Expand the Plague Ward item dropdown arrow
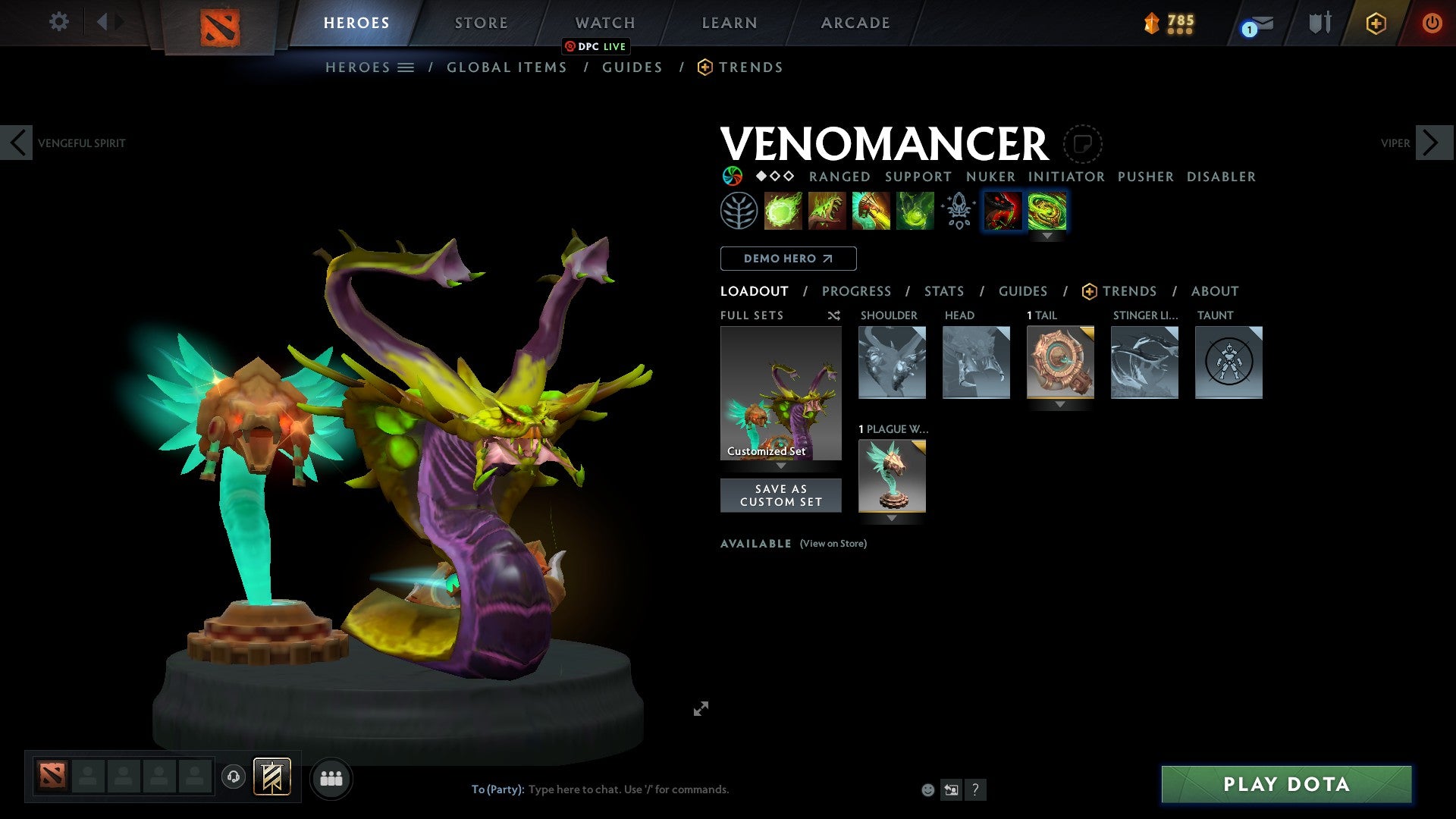The height and width of the screenshot is (819, 1456). click(892, 519)
